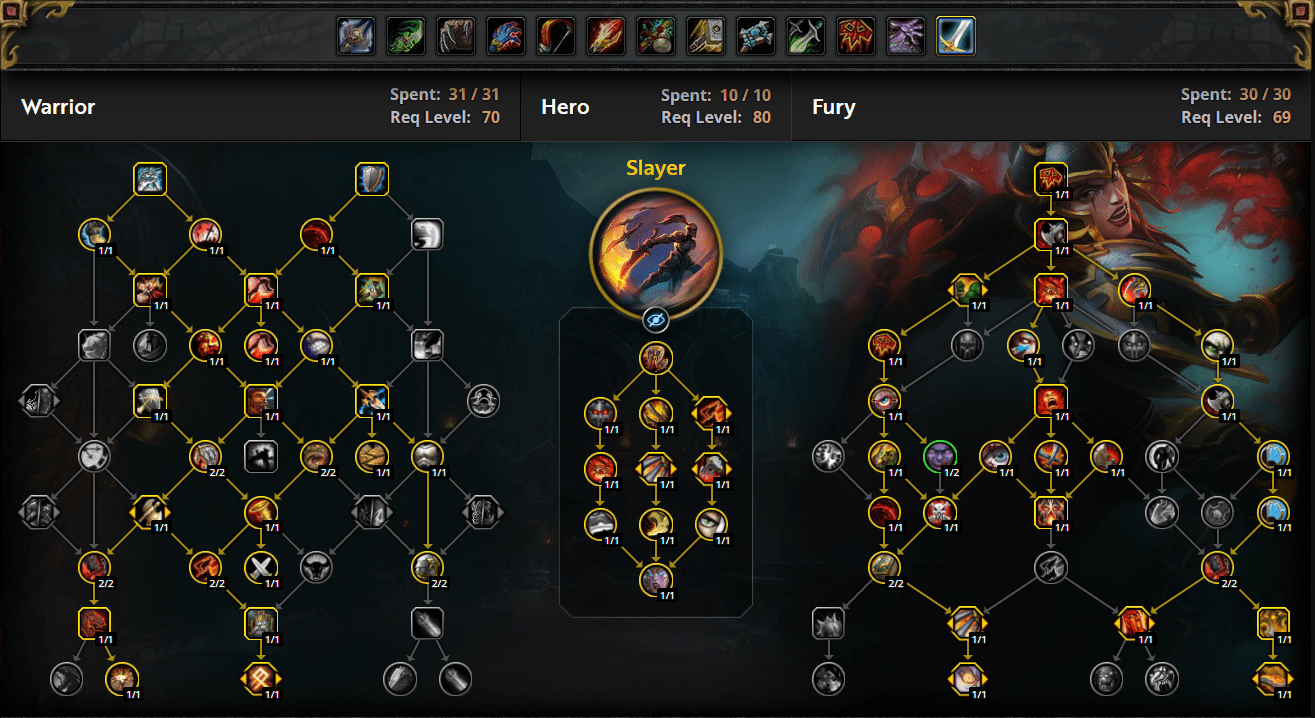
Task: Click the highlighted Warrior sword class icon
Action: 956,36
